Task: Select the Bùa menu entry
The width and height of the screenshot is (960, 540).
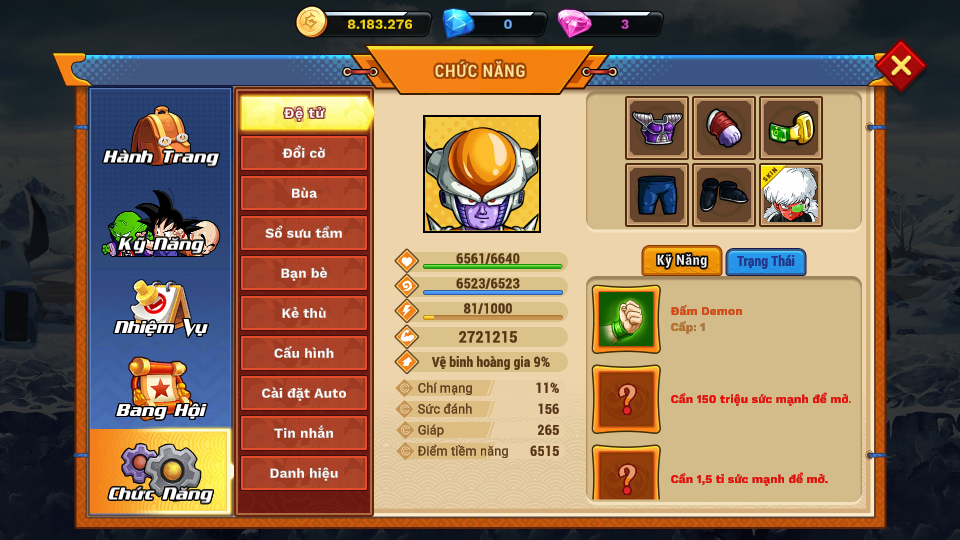Action: pos(304,193)
